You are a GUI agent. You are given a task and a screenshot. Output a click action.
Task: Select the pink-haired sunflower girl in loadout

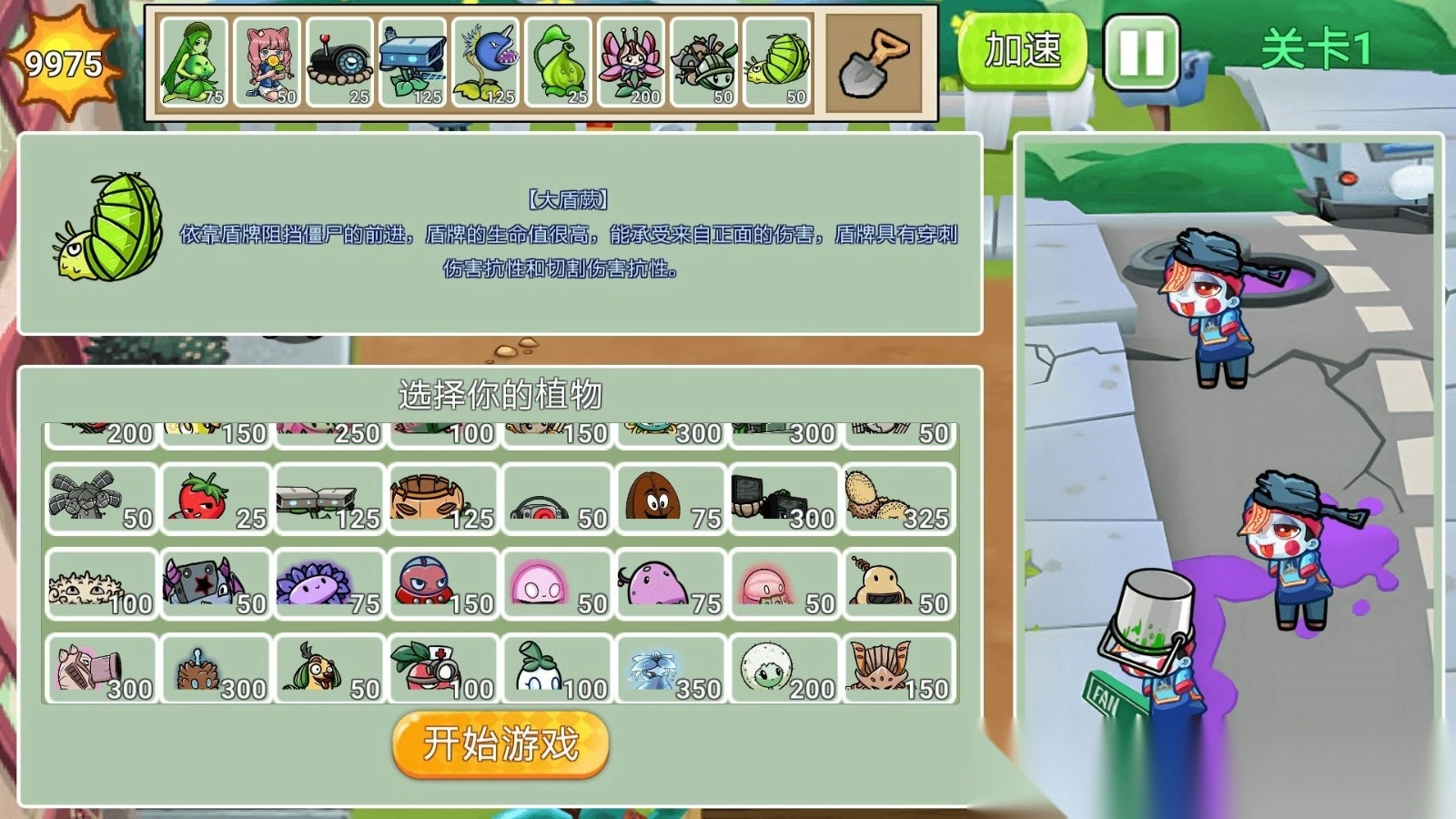(268, 59)
